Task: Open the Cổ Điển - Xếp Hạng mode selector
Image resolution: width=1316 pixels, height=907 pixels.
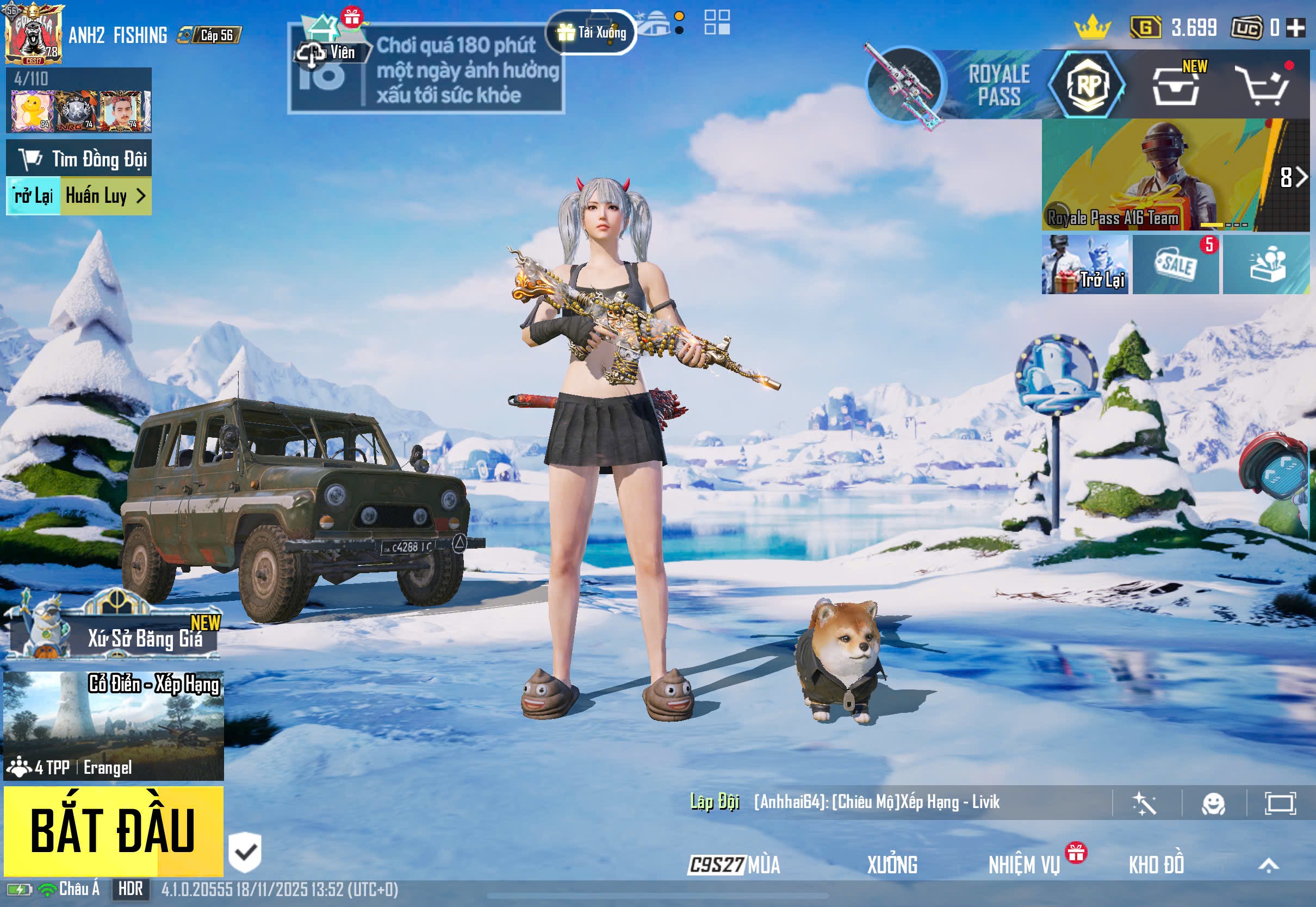Action: pyautogui.click(x=114, y=726)
